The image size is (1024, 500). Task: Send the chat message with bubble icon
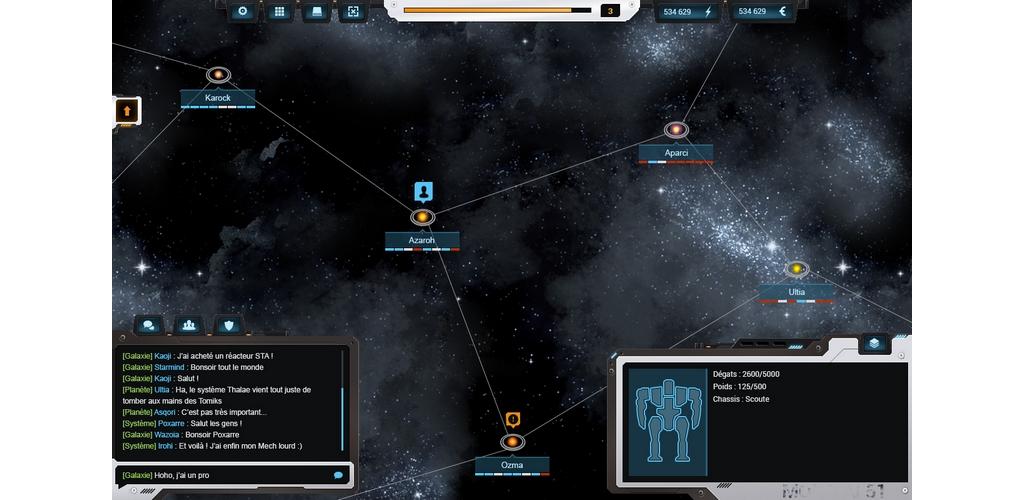click(338, 475)
